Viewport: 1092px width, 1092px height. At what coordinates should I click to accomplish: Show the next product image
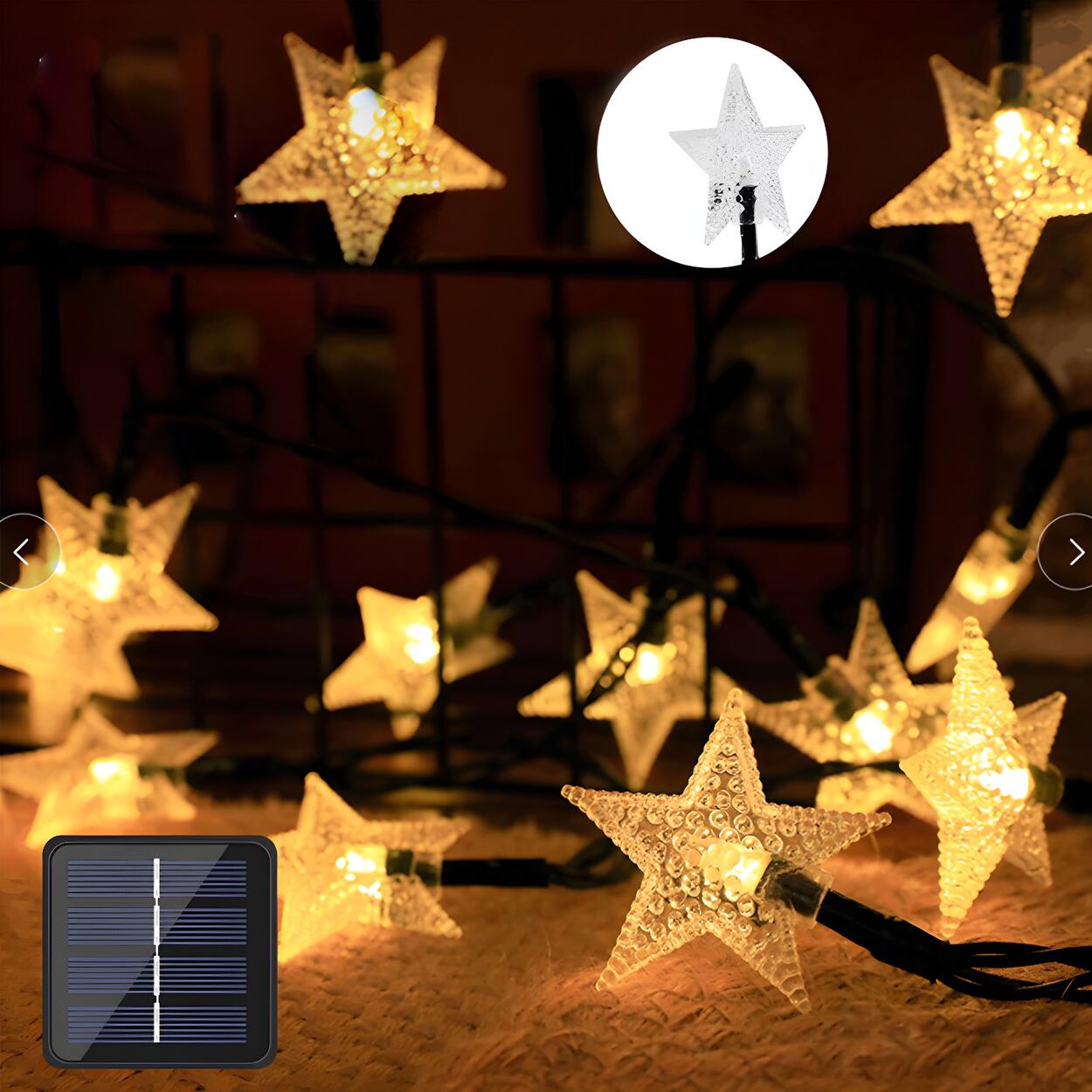click(1074, 551)
